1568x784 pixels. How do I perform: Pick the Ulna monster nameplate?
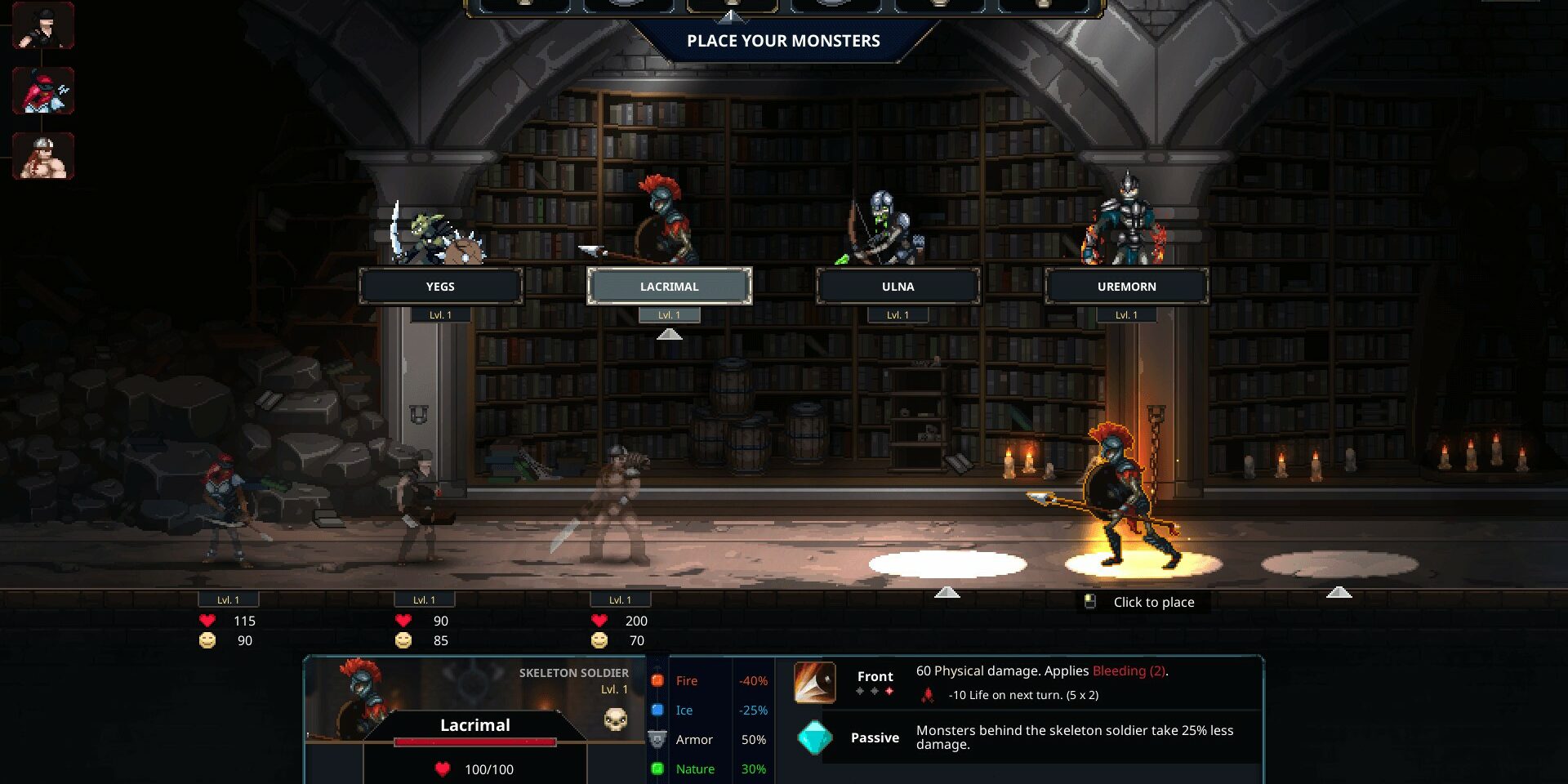[898, 287]
